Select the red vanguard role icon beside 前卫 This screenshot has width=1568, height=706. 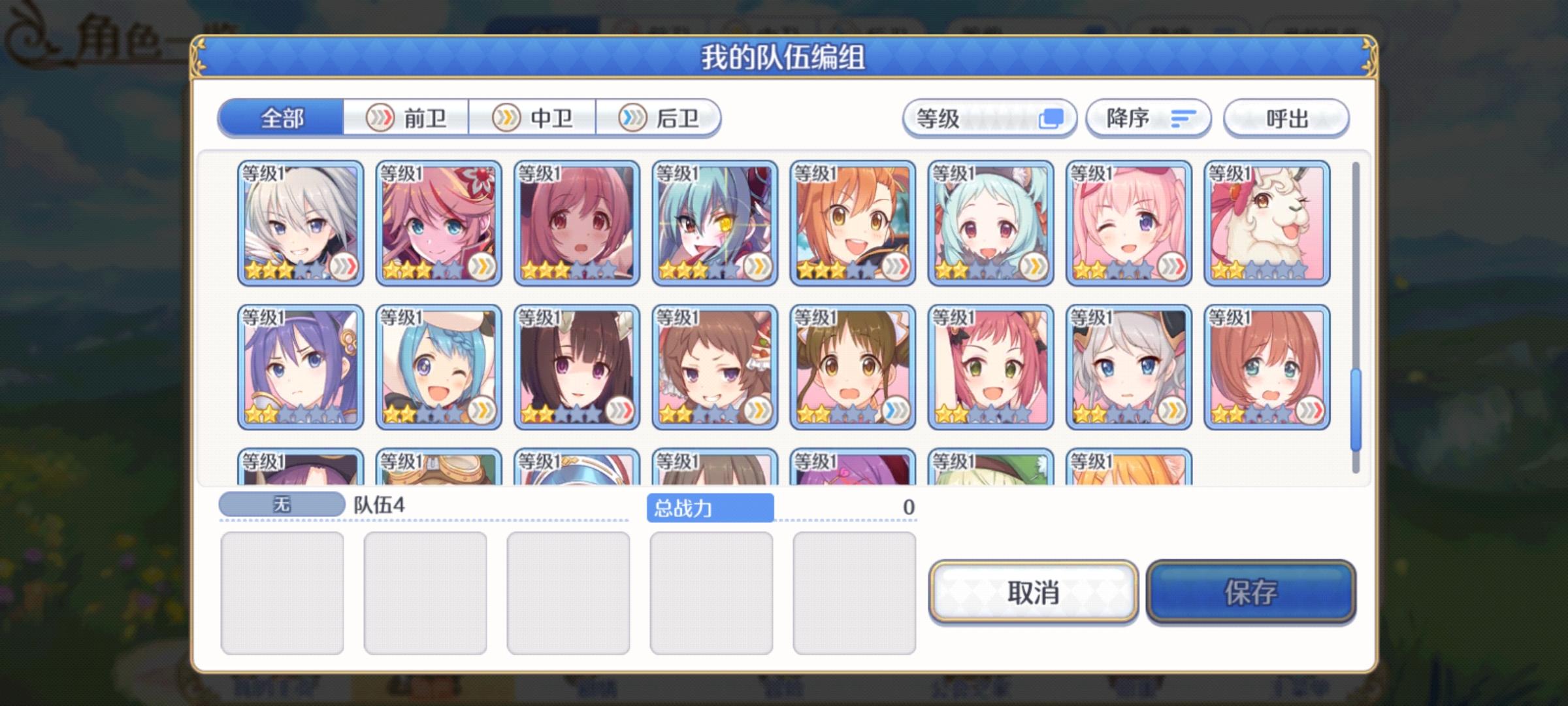[380, 116]
